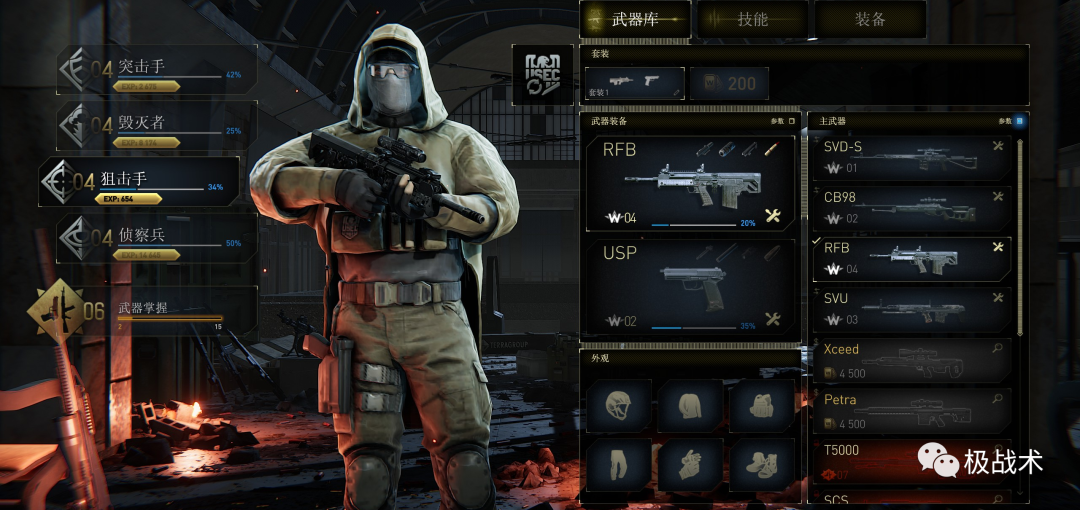1080x510 pixels.
Task: Pick the SVU in the weapon list
Action: (x=910, y=310)
